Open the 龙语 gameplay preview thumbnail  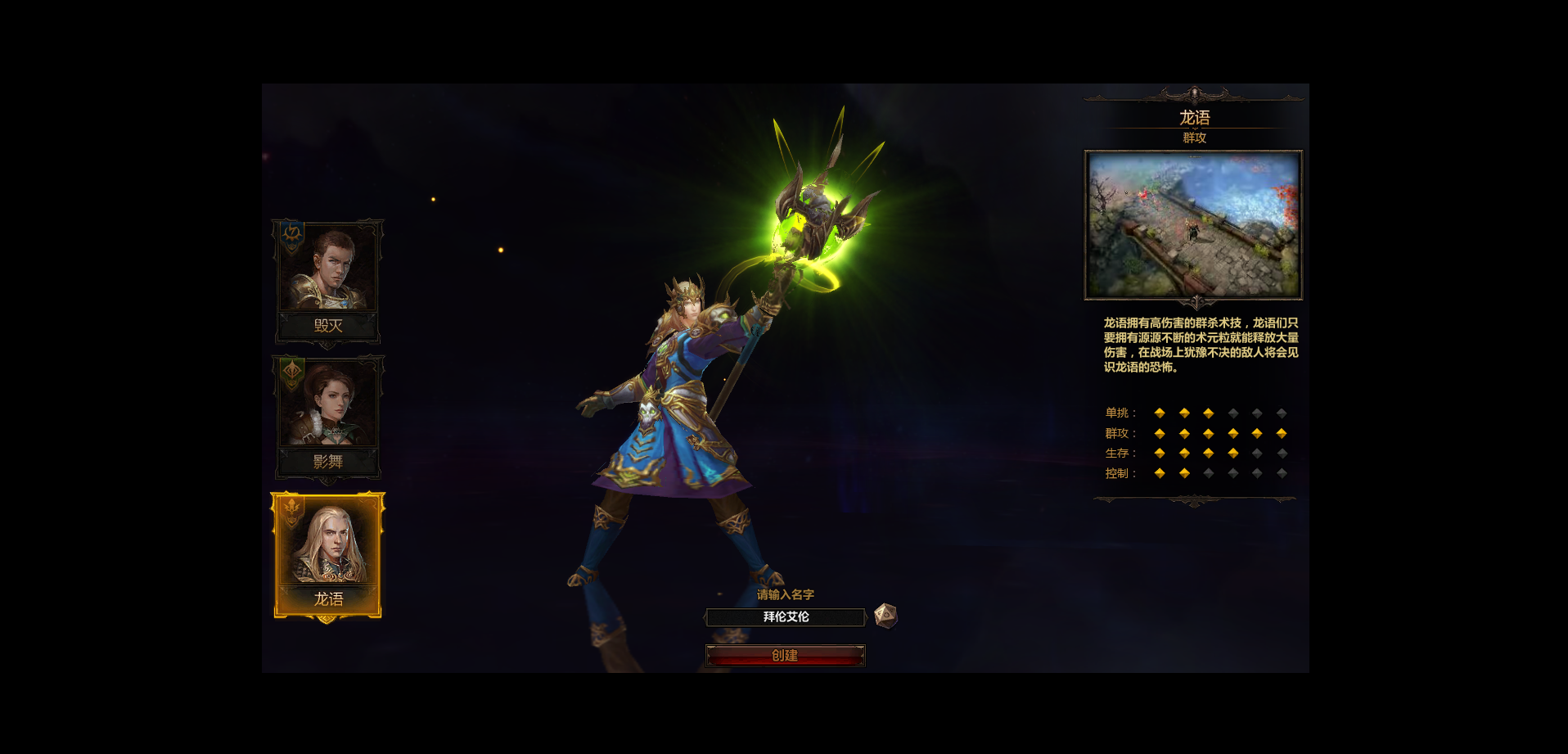(x=1193, y=224)
